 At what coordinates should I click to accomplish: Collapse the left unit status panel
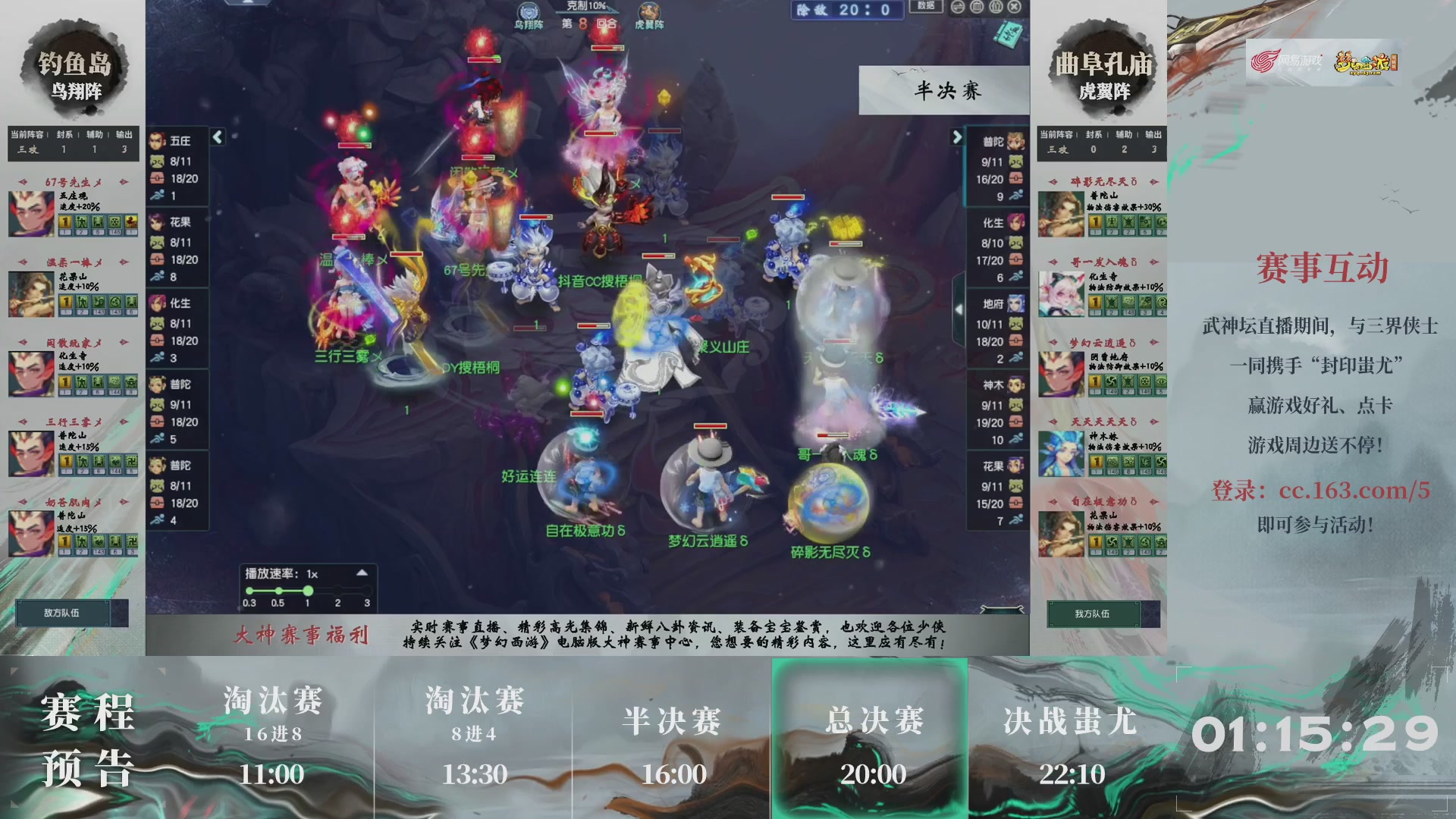(x=218, y=138)
